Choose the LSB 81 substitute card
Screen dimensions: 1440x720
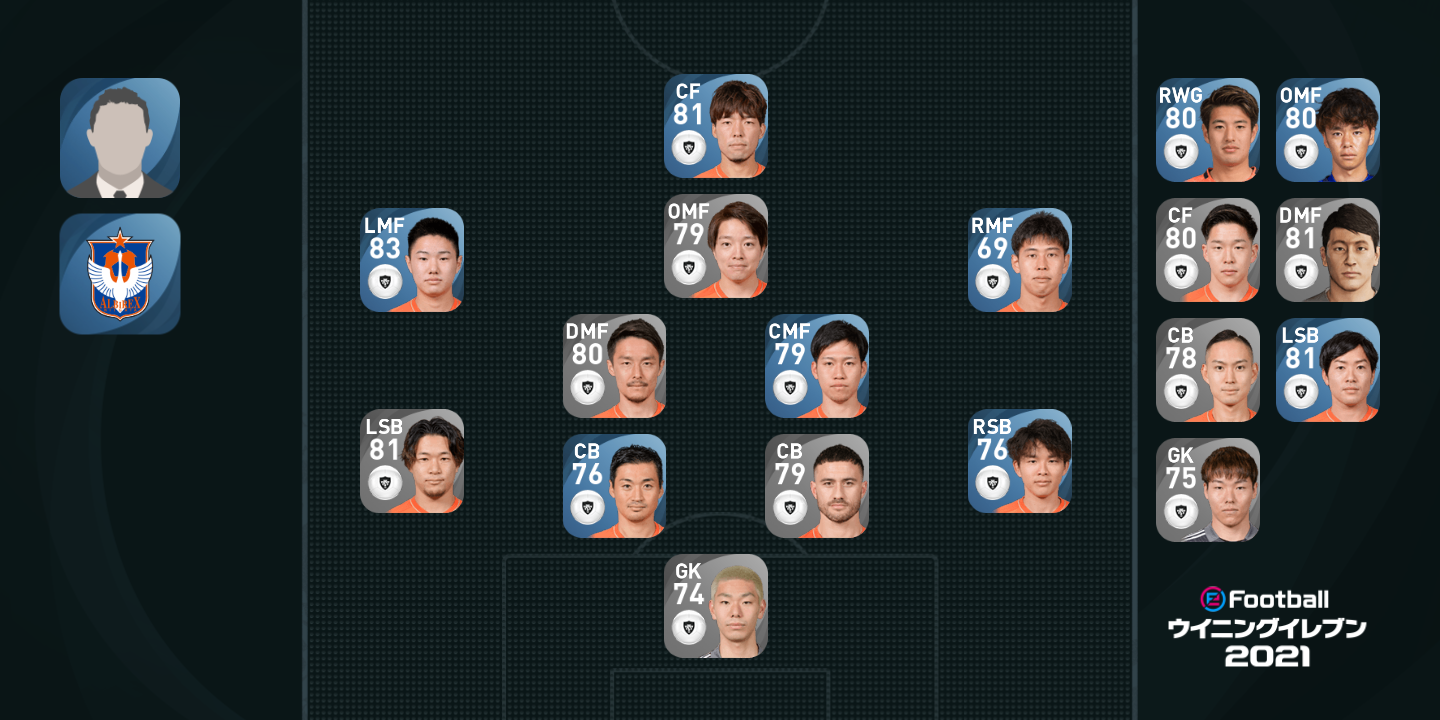[1328, 370]
